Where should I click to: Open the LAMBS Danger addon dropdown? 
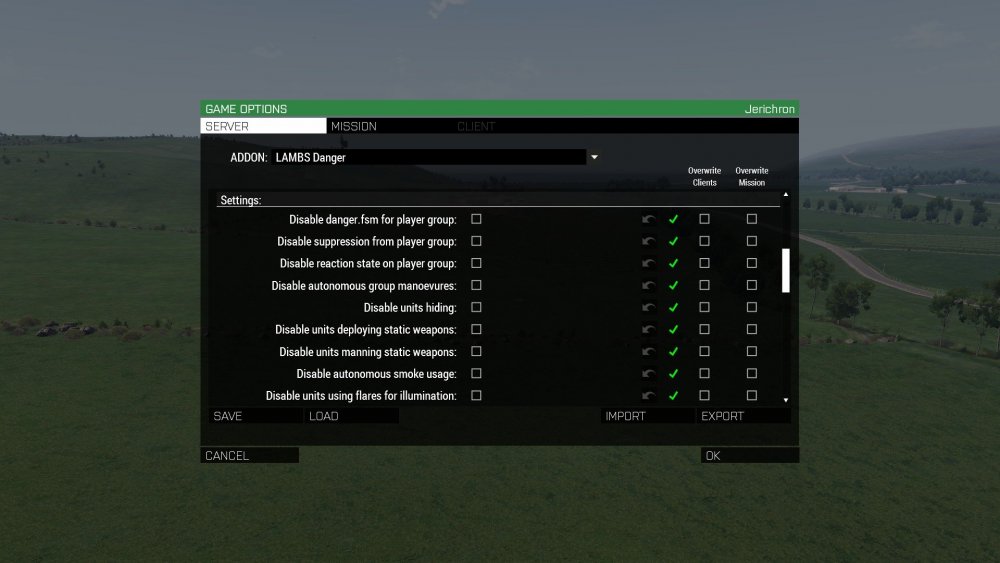(593, 157)
